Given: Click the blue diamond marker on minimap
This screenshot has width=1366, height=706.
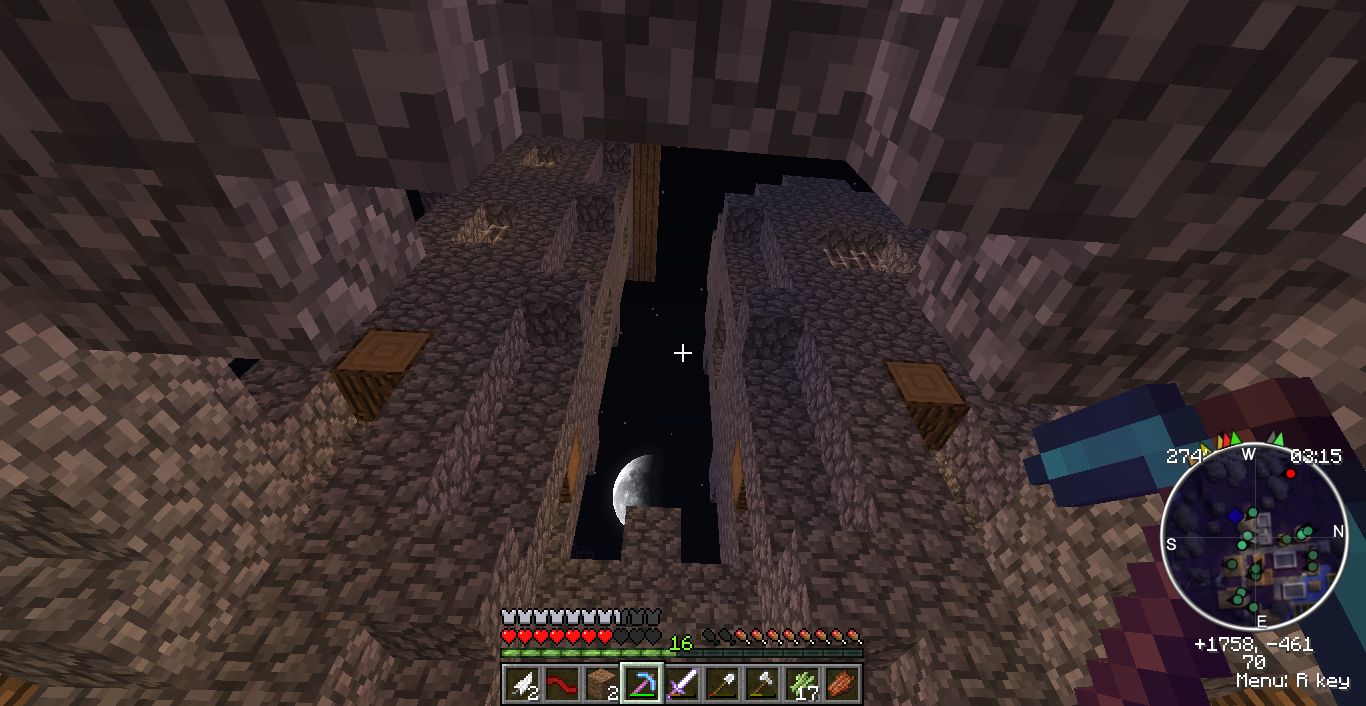Looking at the screenshot, I should pyautogui.click(x=1236, y=516).
